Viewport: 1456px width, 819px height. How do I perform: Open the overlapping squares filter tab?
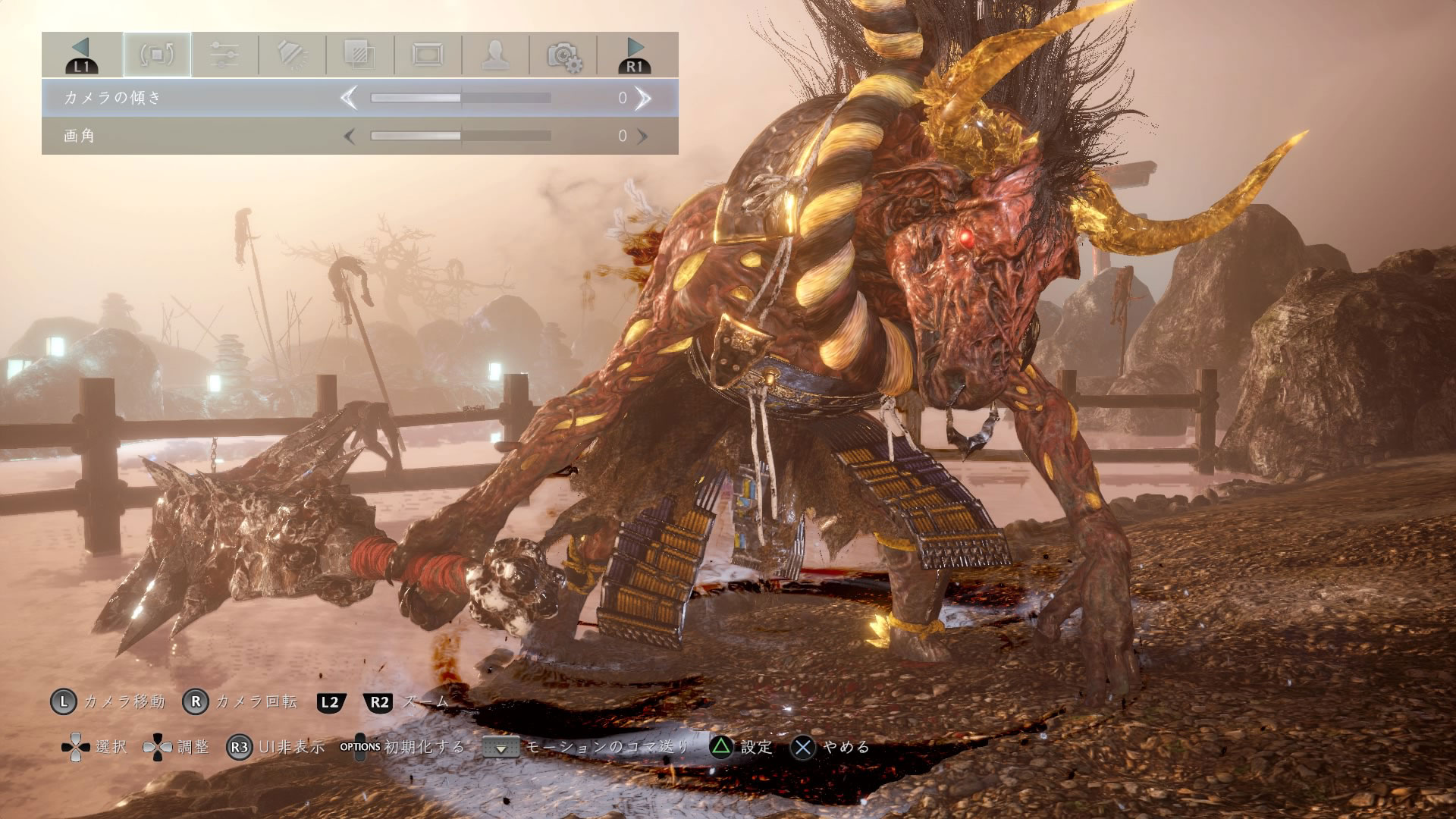(359, 55)
